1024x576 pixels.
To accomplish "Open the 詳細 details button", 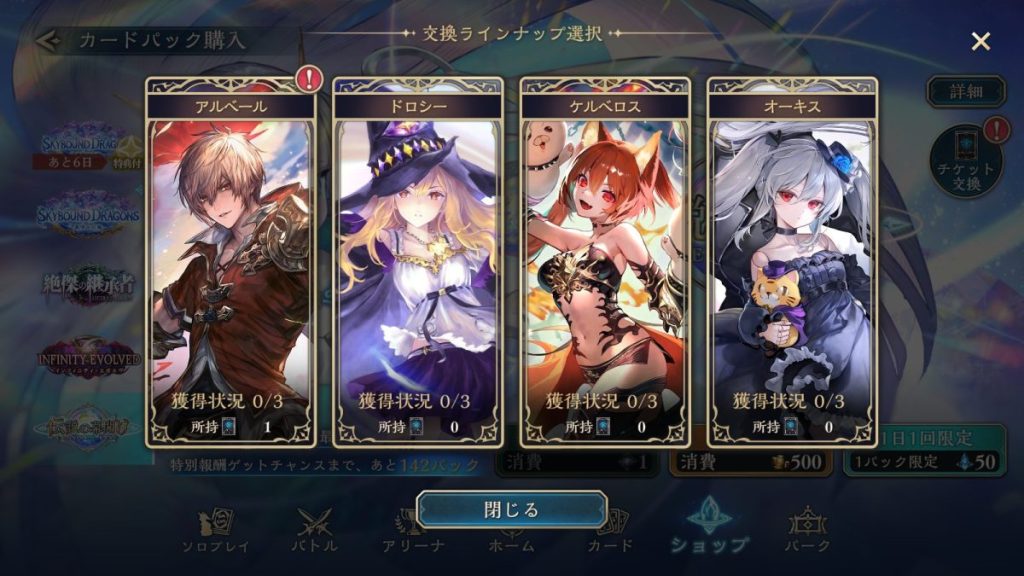I will (965, 91).
